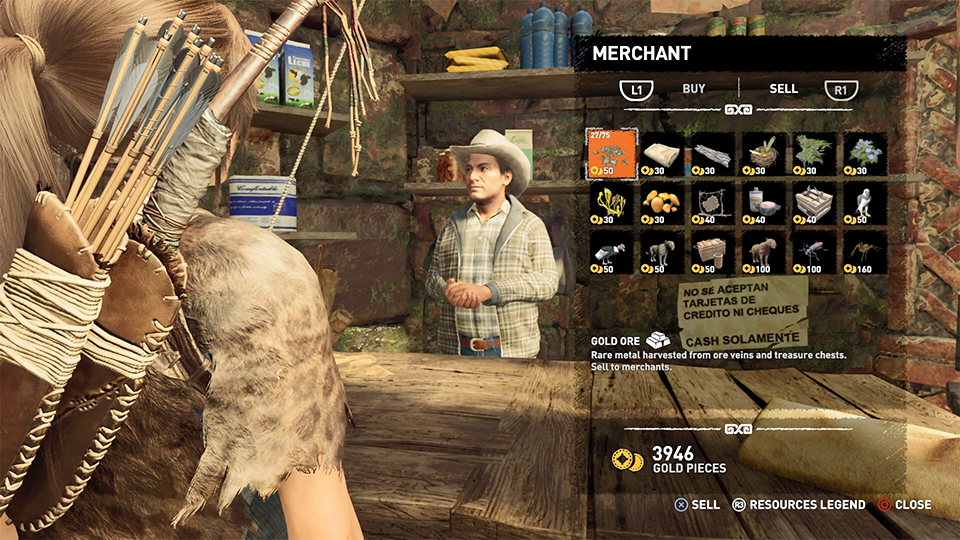960x540 pixels.
Task: Select the blue flower plant
Action: point(865,154)
